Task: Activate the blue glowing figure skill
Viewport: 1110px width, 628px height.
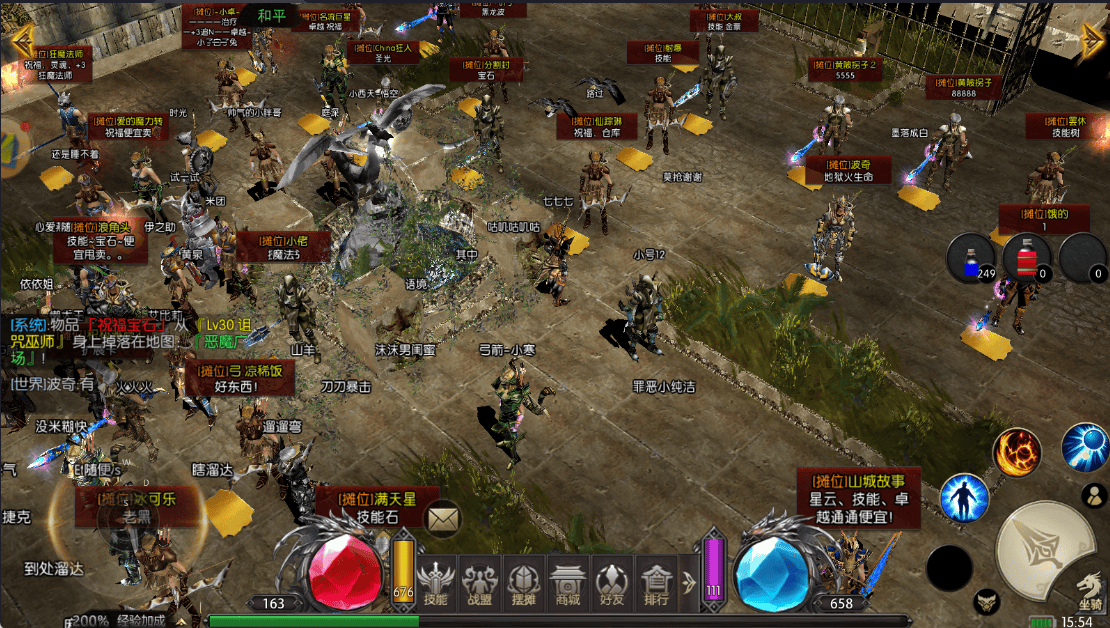Action: [964, 498]
